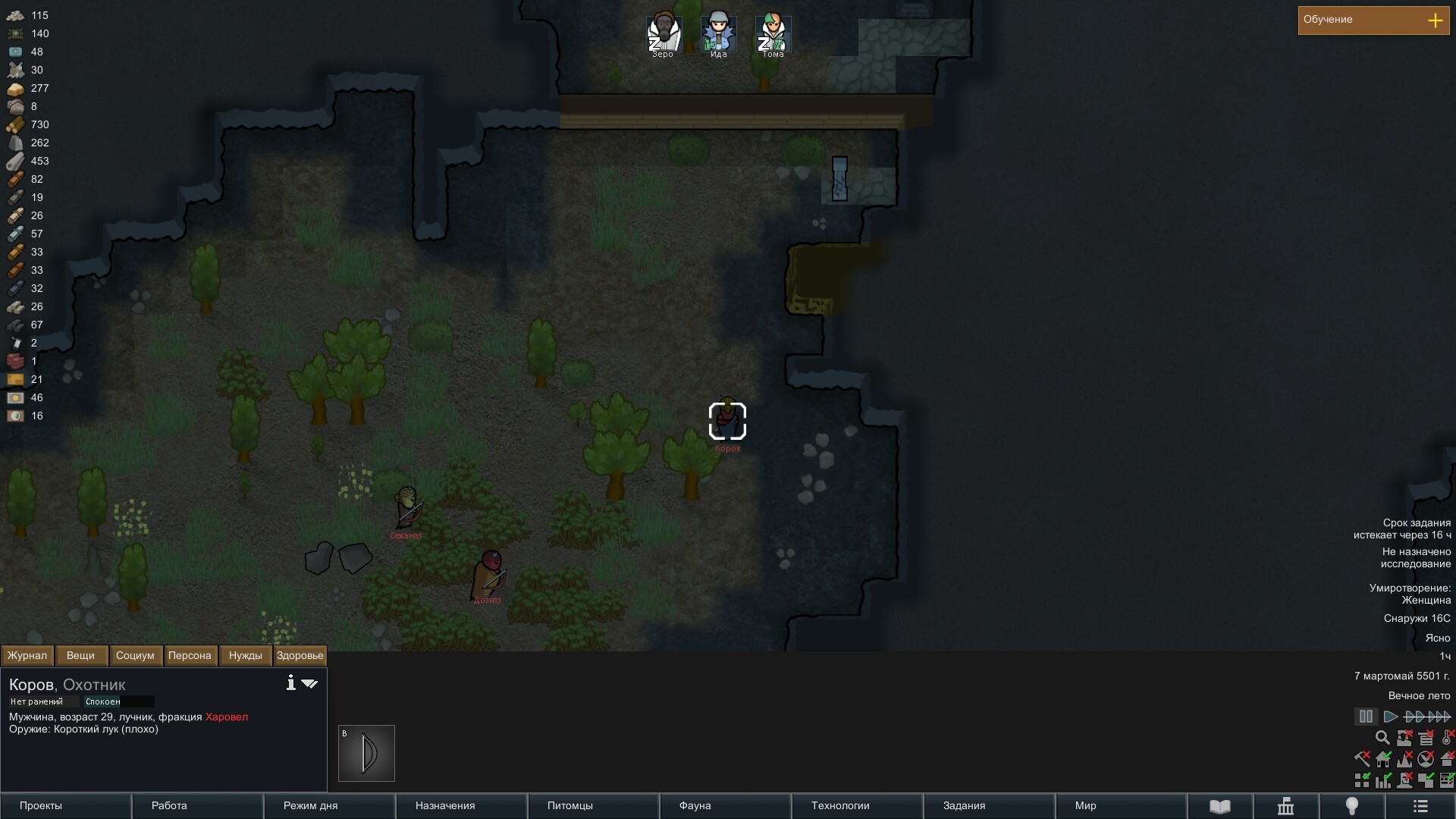View the Нужды needs tab
This screenshot has height=819, width=1456.
click(x=245, y=655)
